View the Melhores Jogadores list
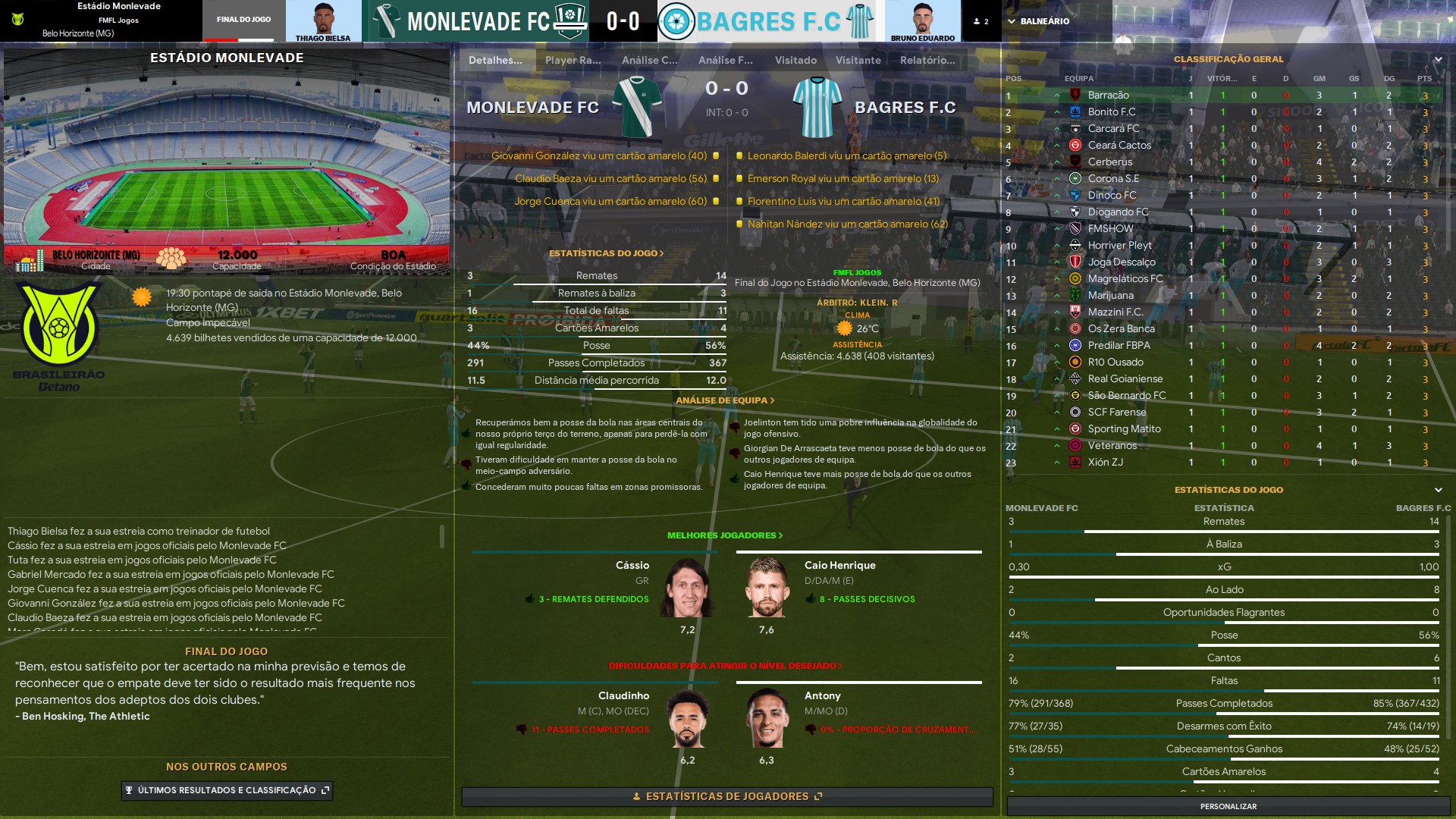 coord(724,535)
